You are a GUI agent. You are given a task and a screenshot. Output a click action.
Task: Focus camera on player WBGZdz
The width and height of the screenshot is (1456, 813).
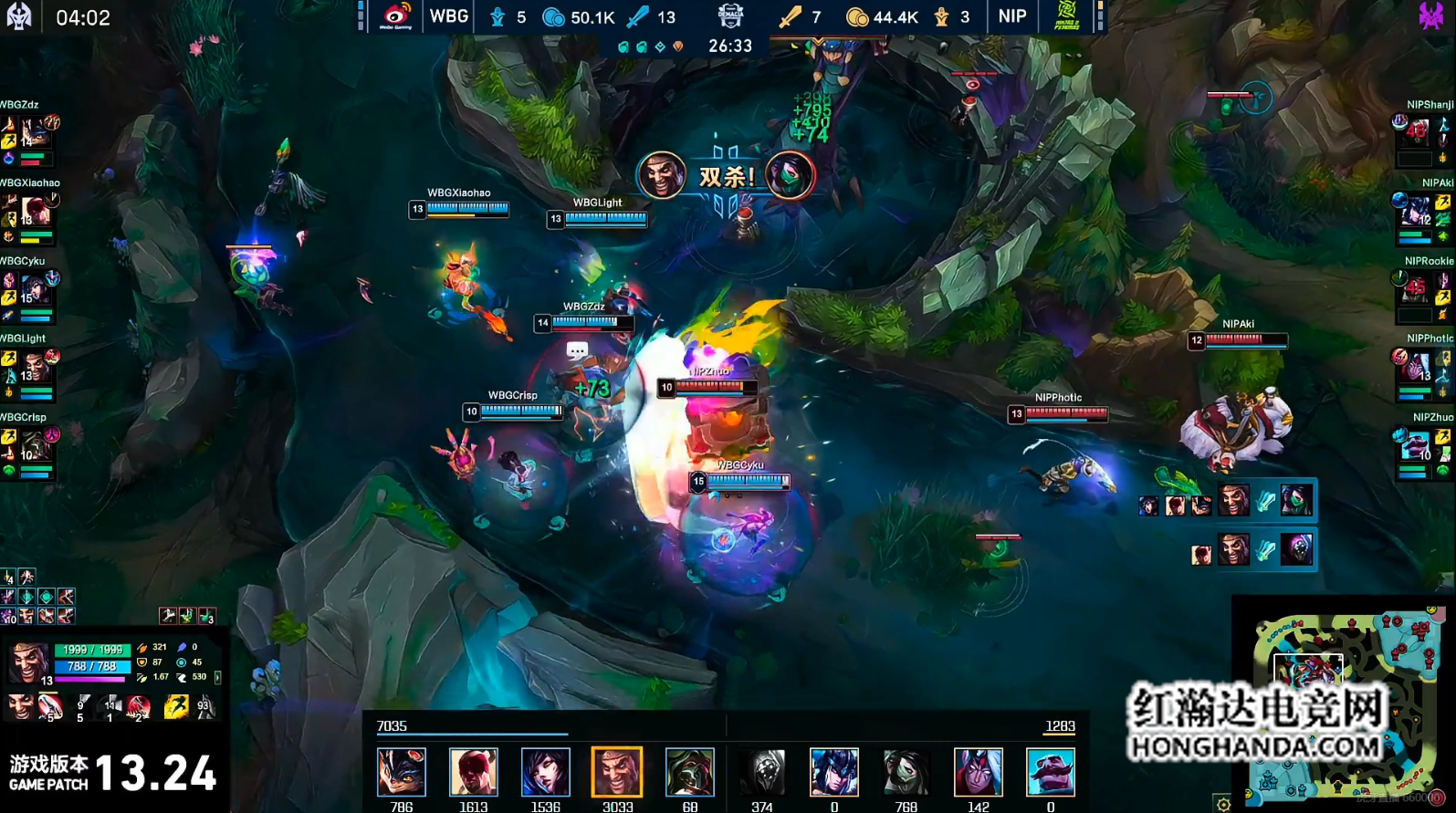[x=29, y=133]
